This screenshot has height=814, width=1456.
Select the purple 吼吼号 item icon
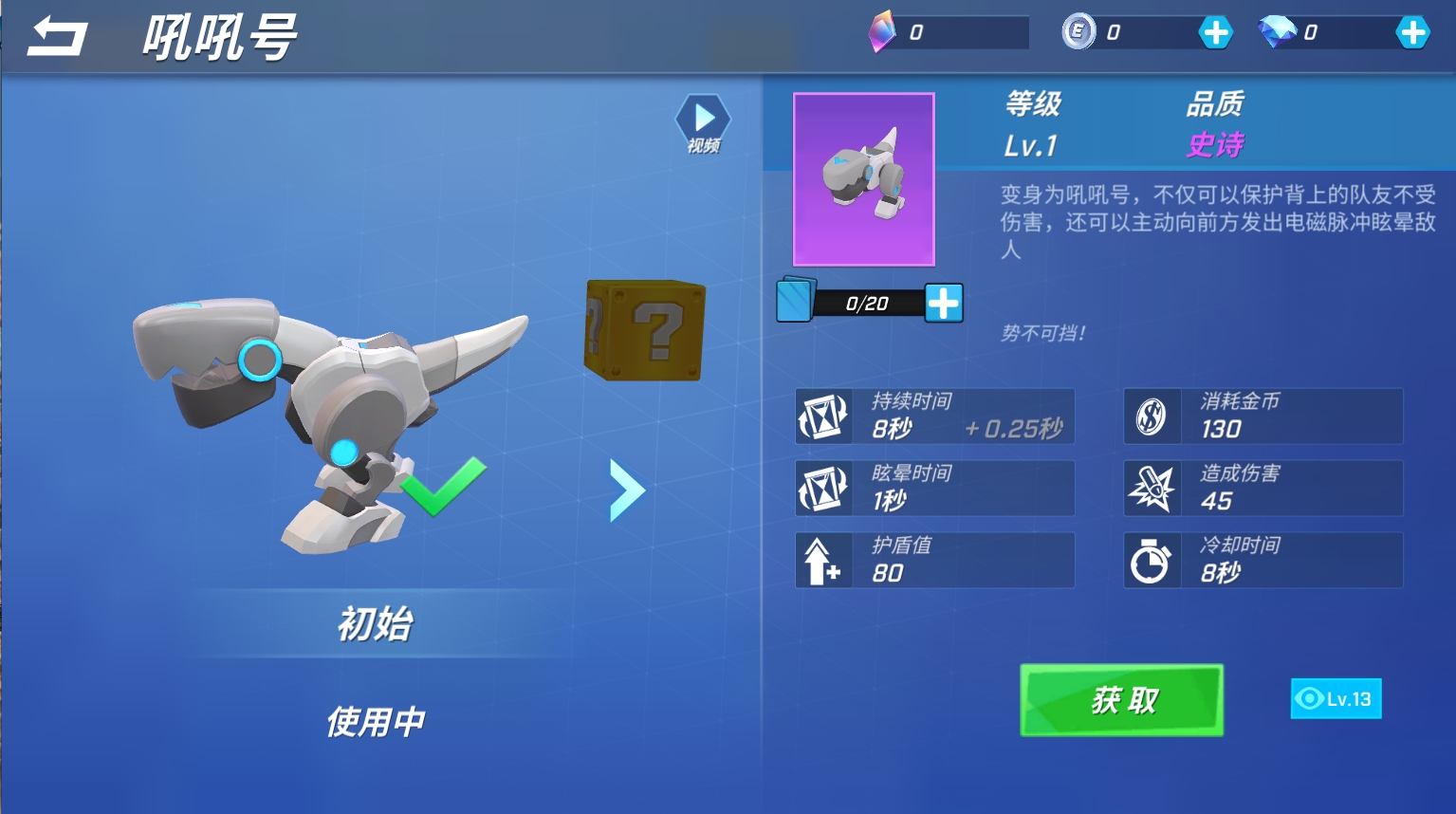click(863, 179)
